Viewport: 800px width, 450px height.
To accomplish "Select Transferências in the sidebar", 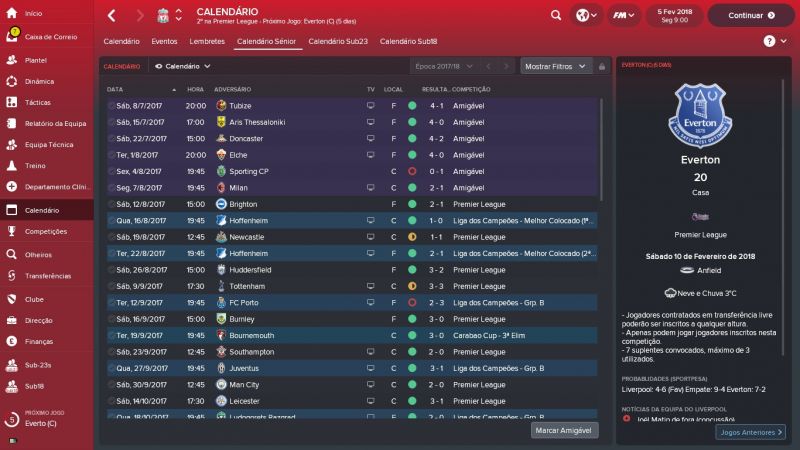I will tap(48, 276).
